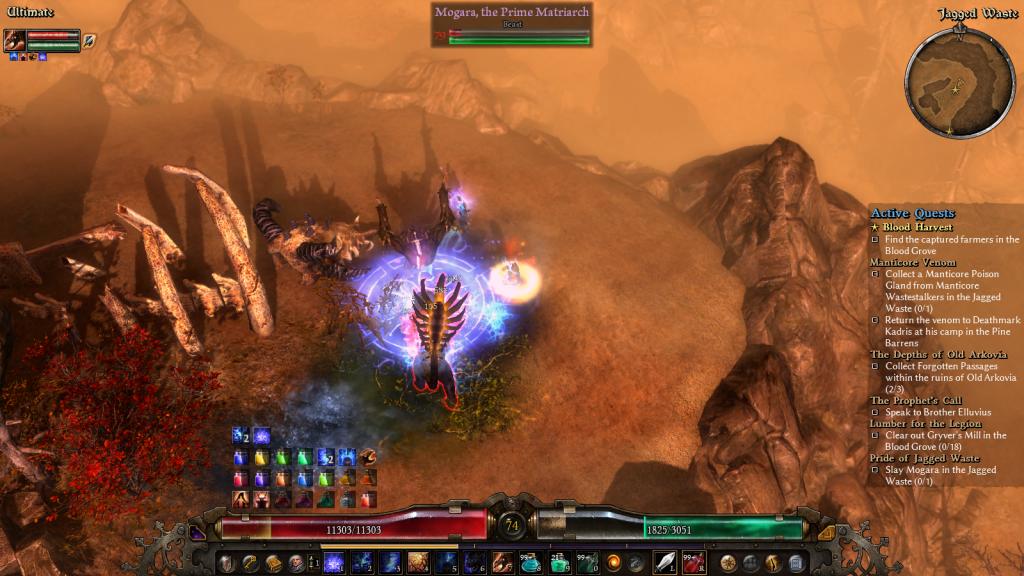Select the left-mouse white blade skill slot
The image size is (1024, 576).
665,563
